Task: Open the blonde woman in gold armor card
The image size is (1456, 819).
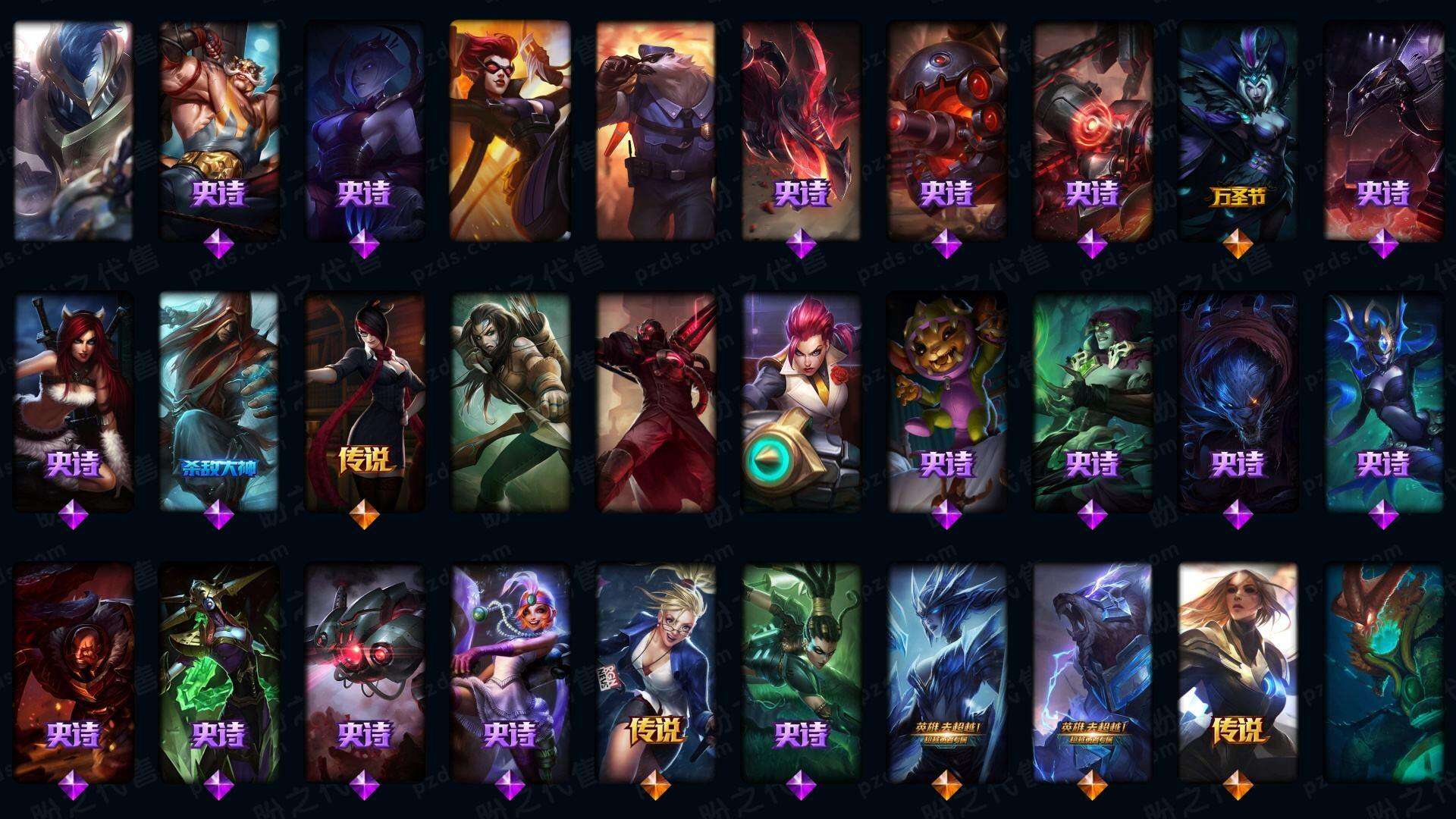Action: [x=1238, y=673]
